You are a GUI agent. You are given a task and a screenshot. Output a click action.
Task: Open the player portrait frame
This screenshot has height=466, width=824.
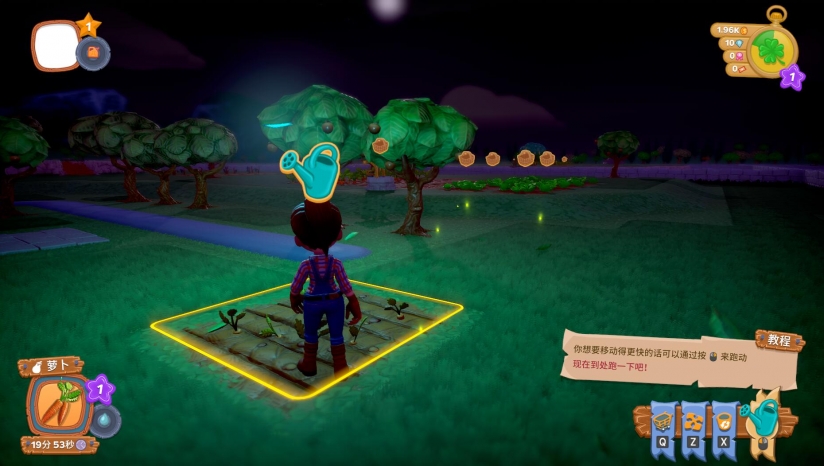pyautogui.click(x=55, y=46)
